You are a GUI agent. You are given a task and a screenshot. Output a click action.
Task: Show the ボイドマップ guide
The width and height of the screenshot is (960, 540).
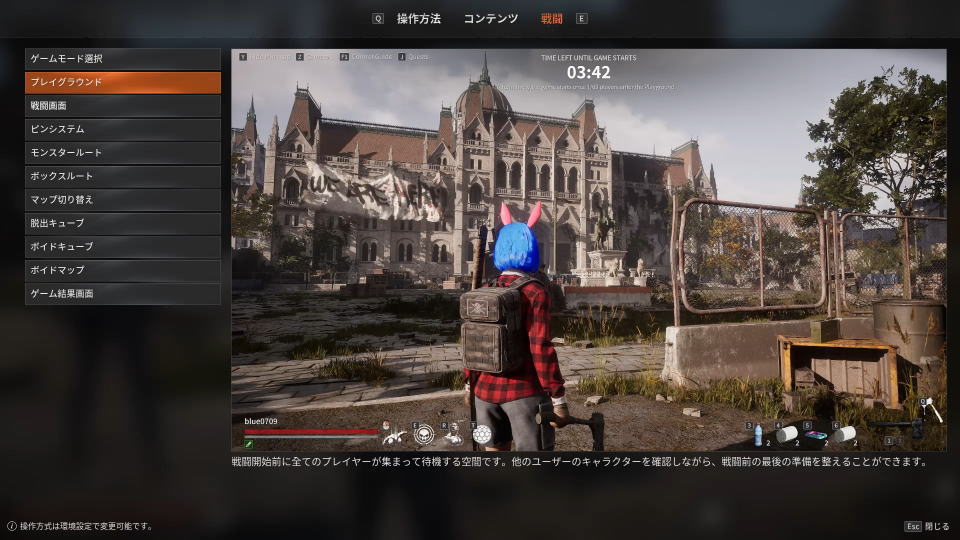[x=122, y=270]
